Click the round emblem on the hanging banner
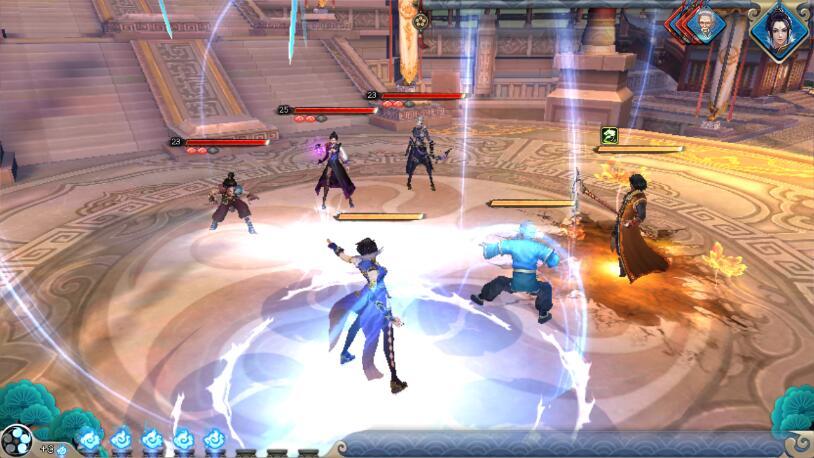 click(421, 20)
